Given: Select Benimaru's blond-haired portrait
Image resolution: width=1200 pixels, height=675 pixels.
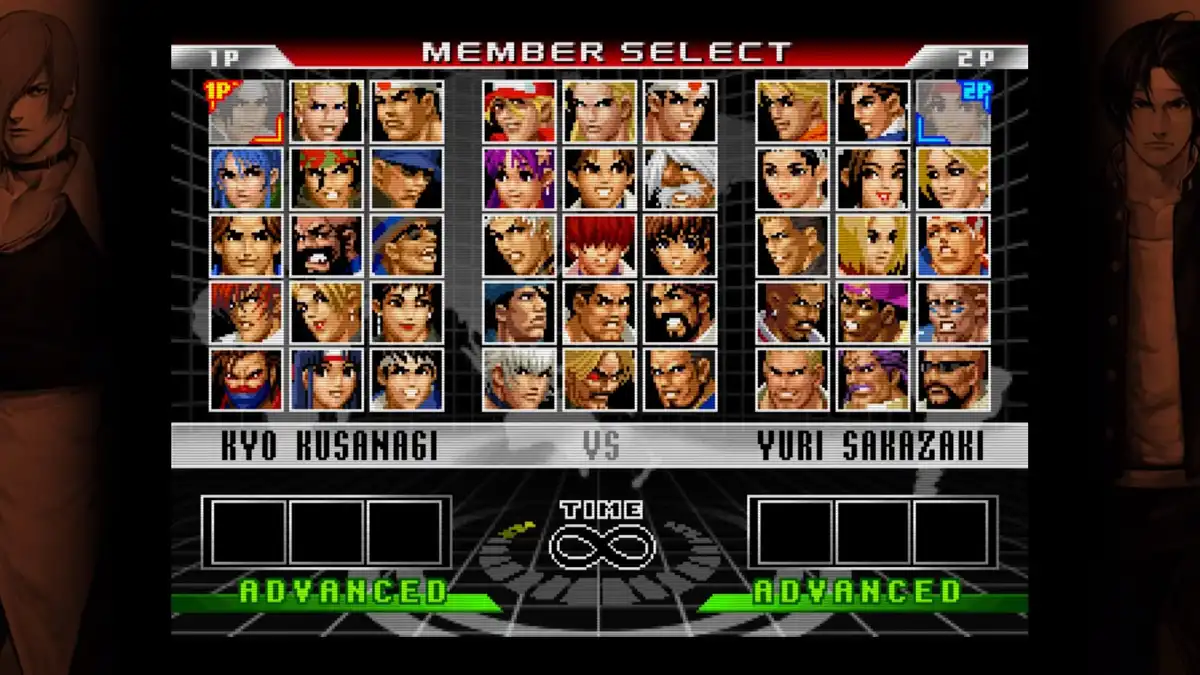Looking at the screenshot, I should click(326, 111).
